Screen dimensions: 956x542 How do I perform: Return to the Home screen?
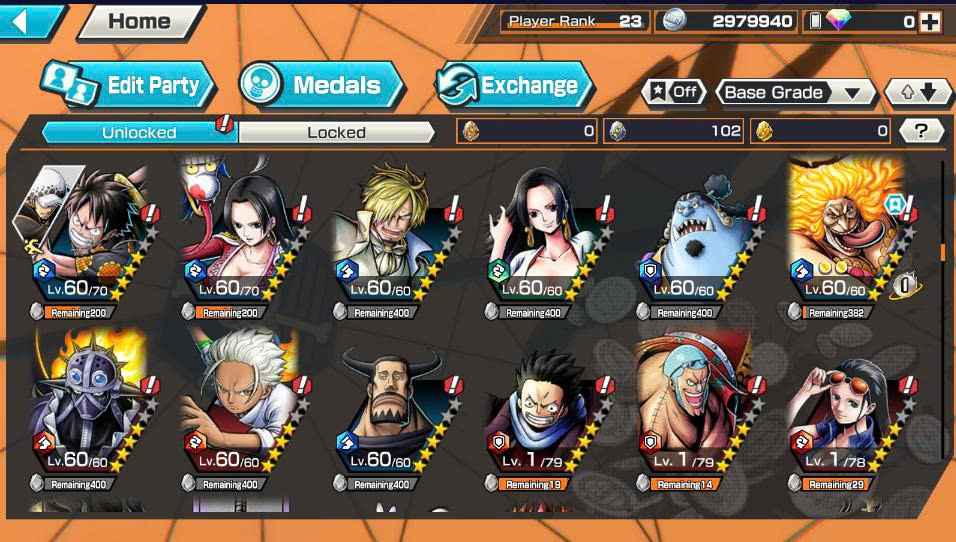click(138, 21)
